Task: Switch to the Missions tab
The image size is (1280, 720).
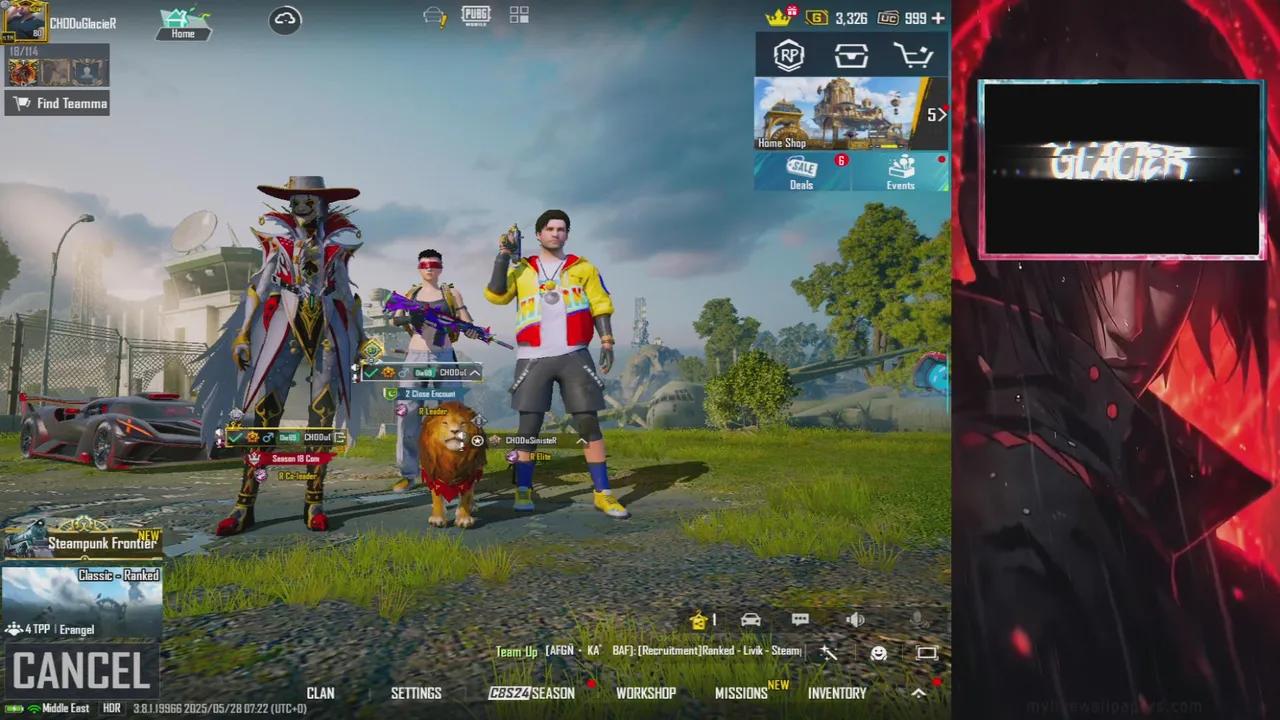Action: (x=741, y=692)
